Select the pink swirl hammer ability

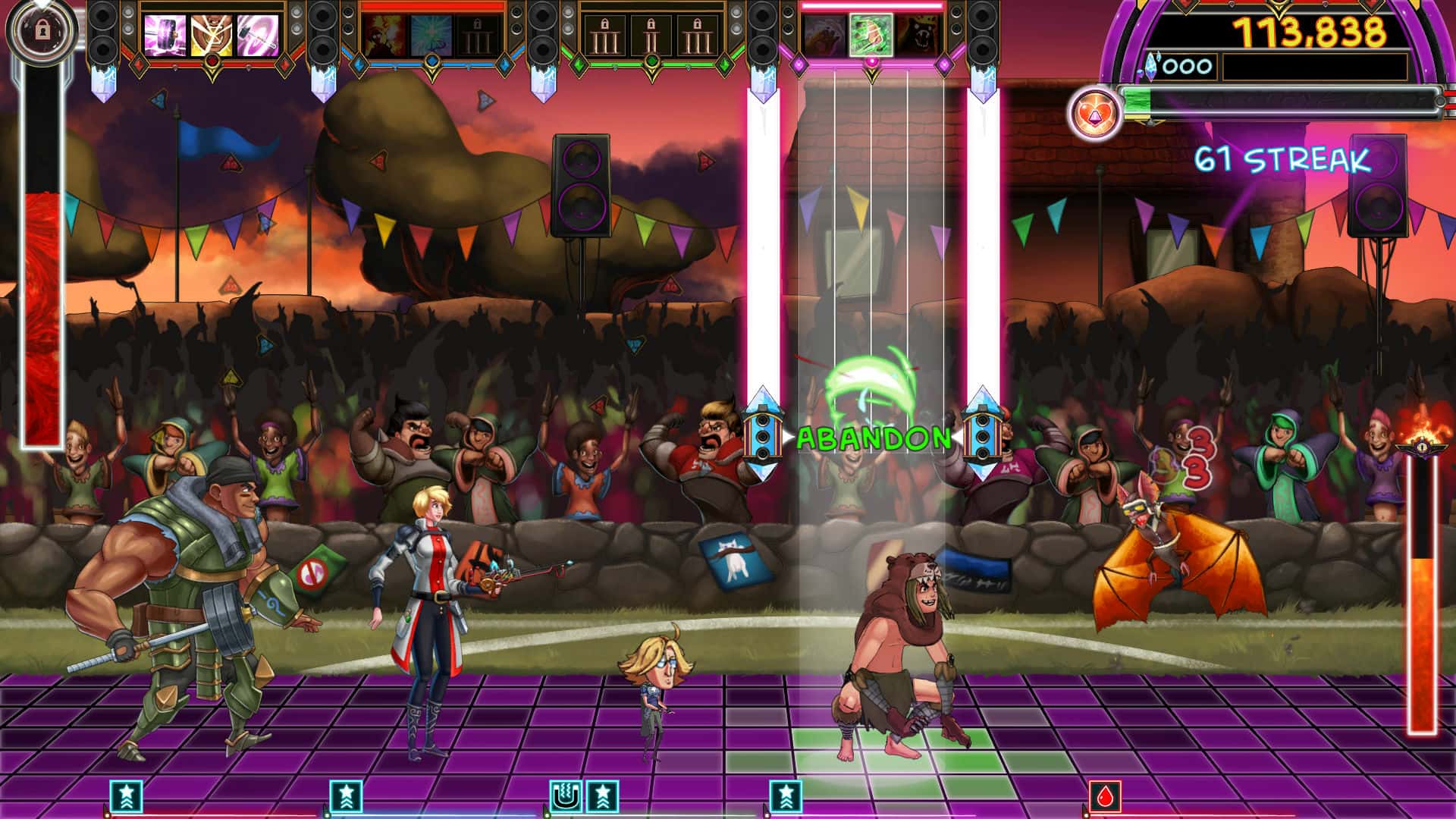(259, 34)
